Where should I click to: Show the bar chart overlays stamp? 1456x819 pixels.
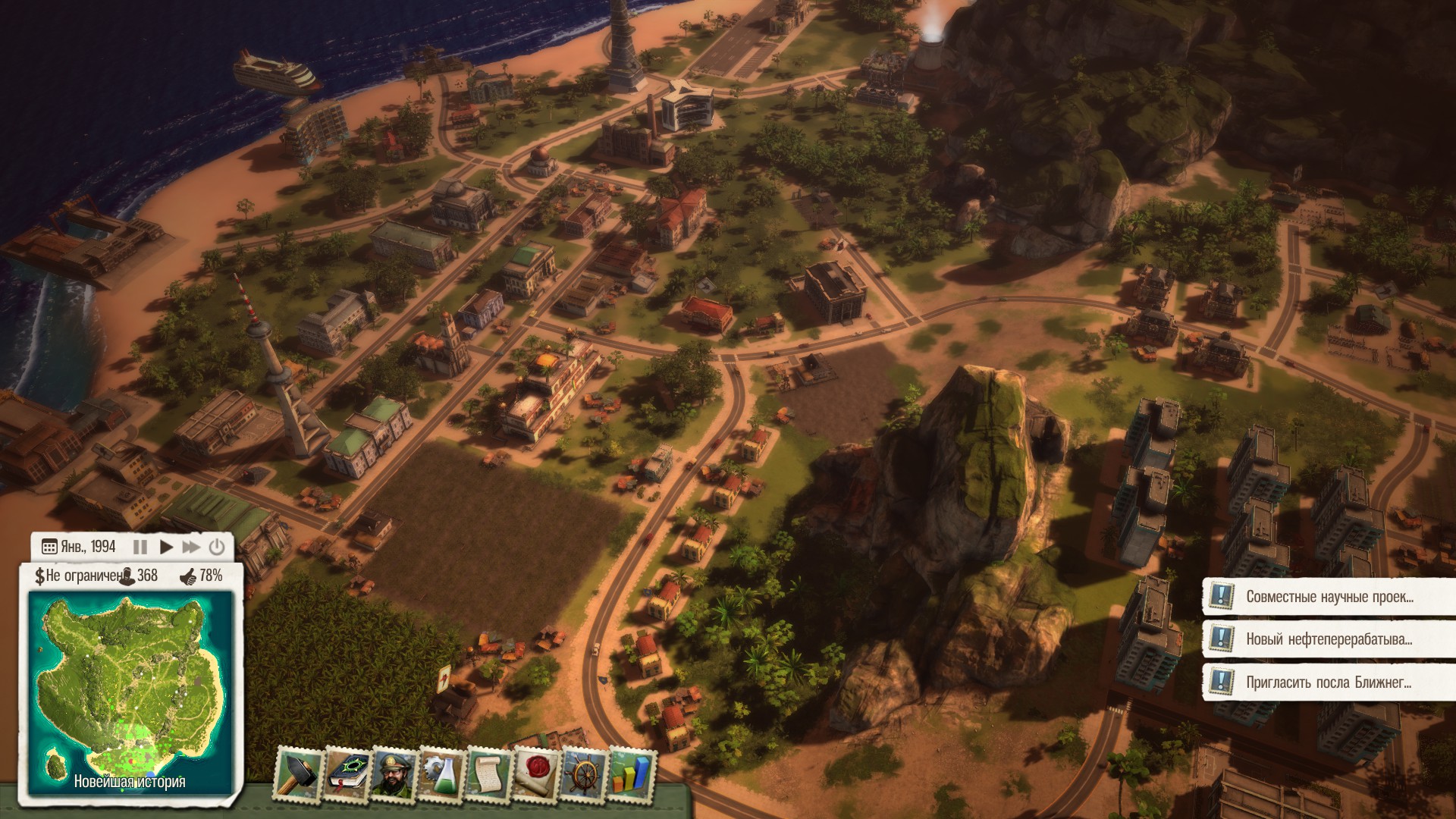632,773
